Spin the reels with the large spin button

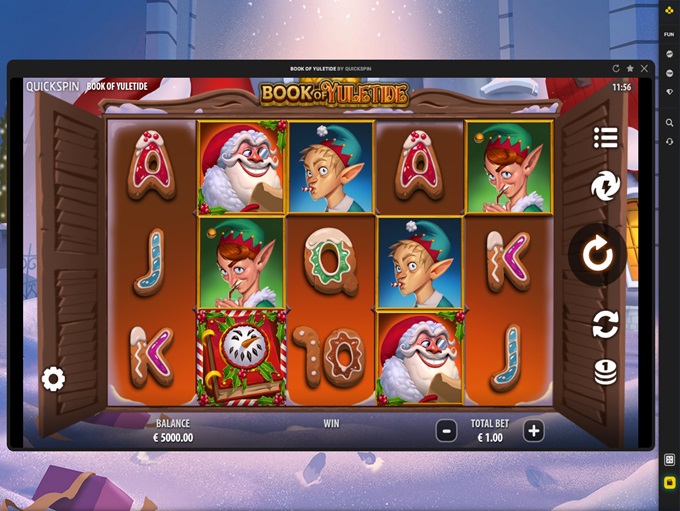point(598,255)
